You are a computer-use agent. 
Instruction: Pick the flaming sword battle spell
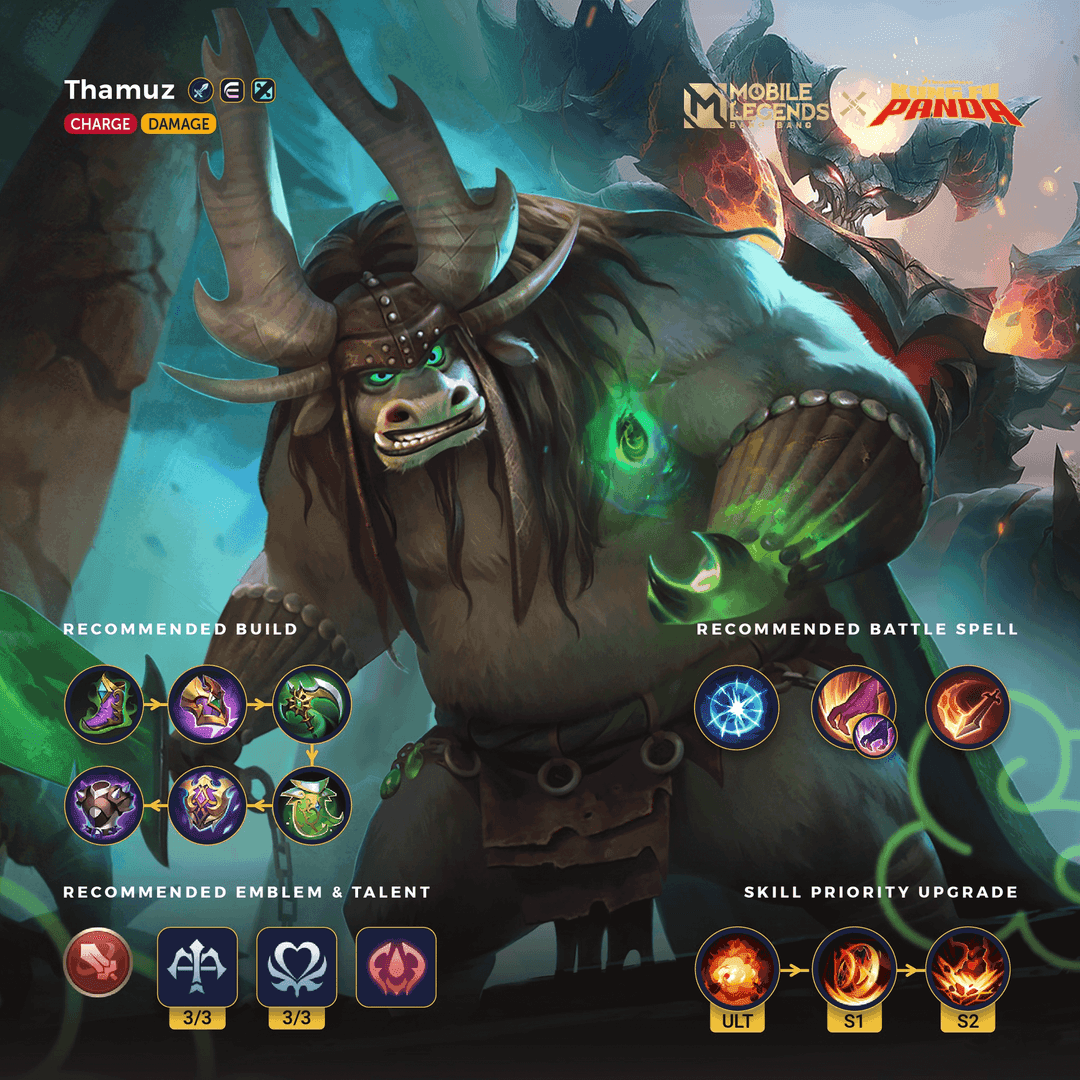[967, 708]
